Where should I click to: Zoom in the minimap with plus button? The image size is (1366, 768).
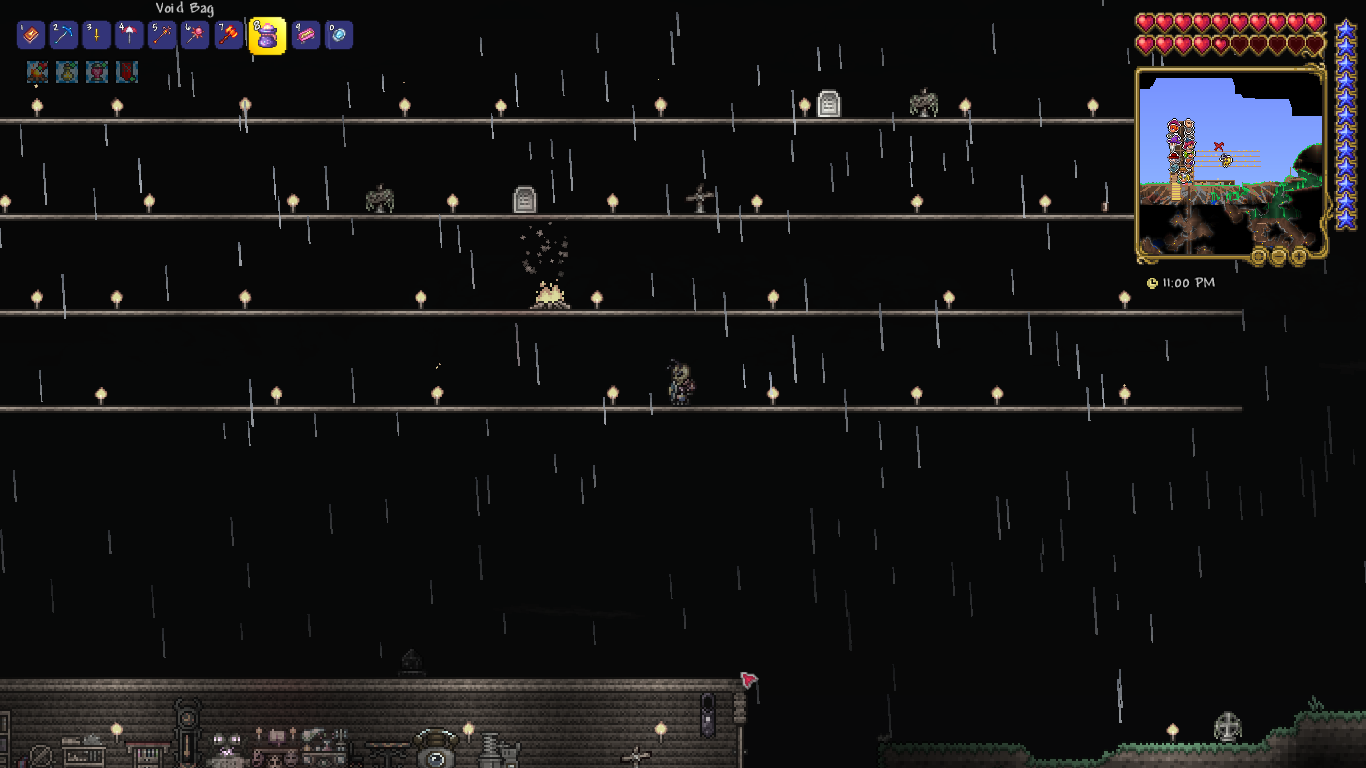pos(1299,256)
